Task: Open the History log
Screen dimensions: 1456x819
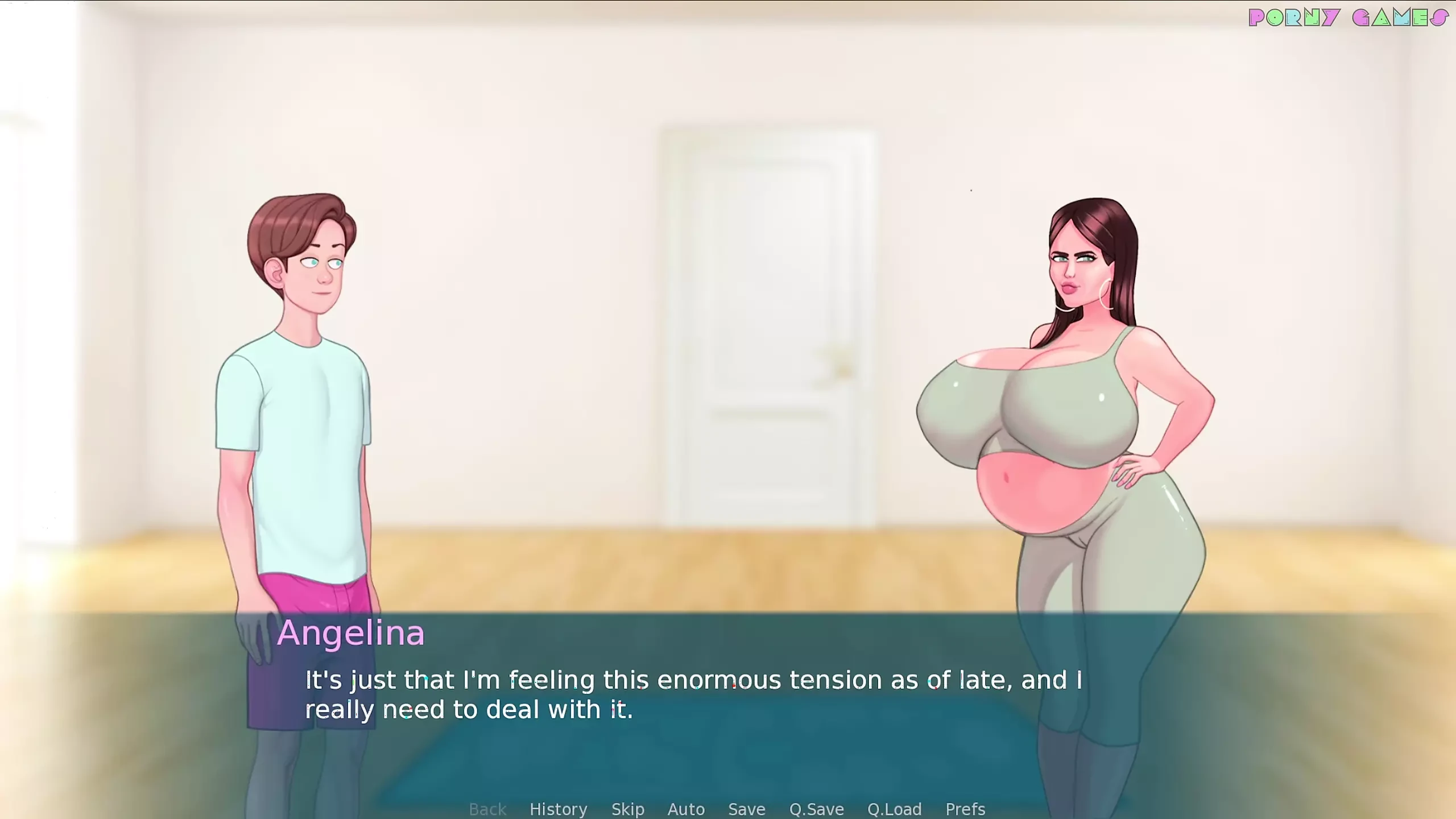Action: [558, 809]
